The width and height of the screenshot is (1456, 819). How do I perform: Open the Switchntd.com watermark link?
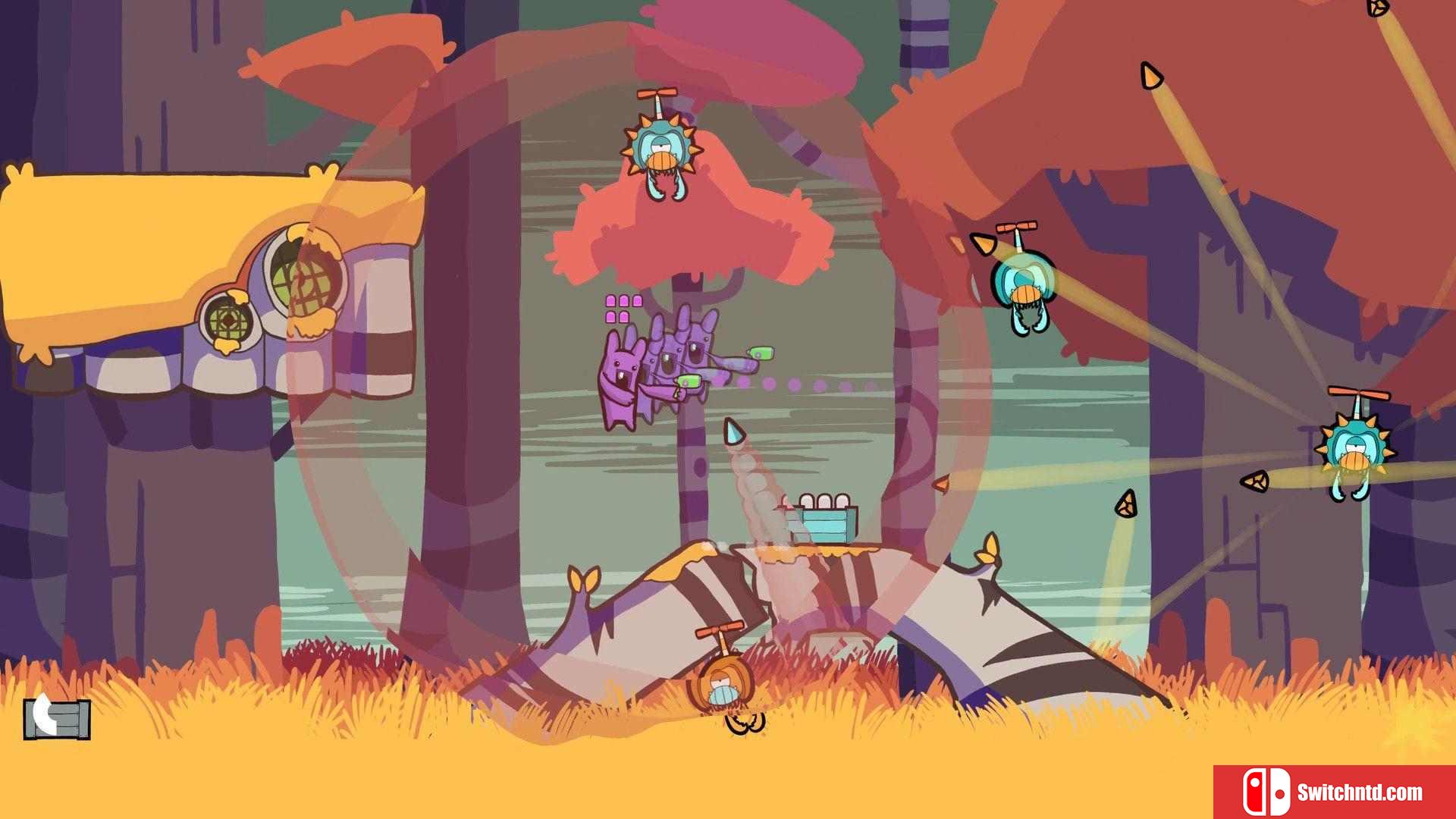1334,792
